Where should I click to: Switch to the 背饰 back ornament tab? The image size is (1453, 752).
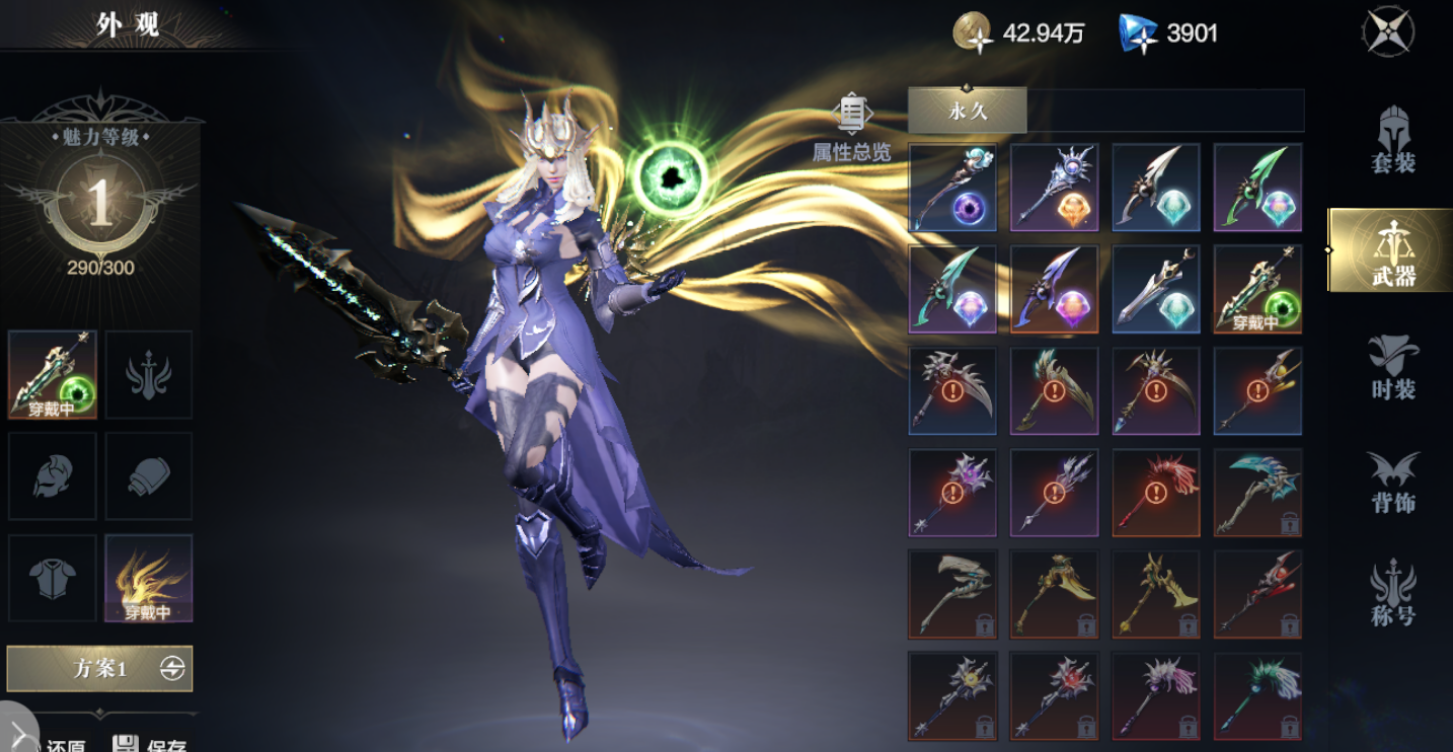click(x=1393, y=482)
